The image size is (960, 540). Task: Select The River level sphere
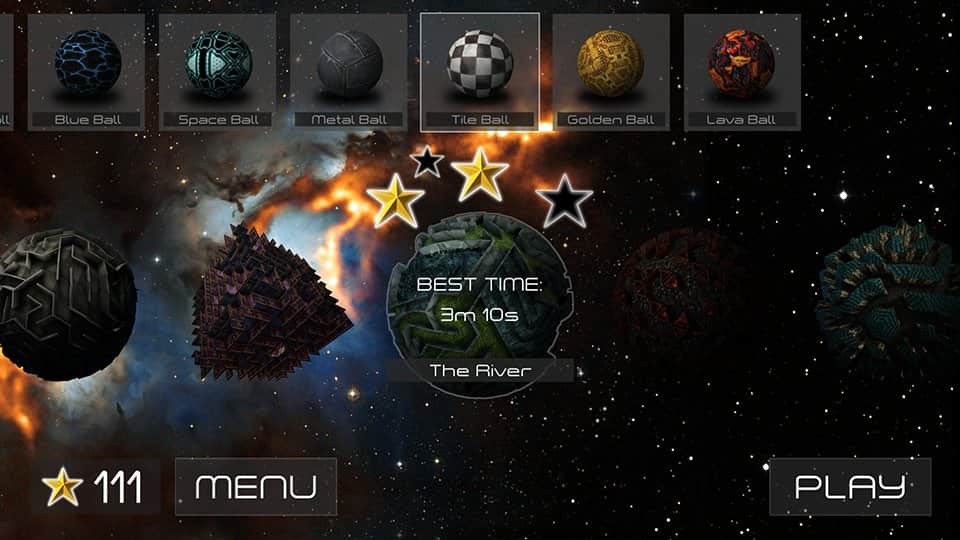tap(478, 300)
